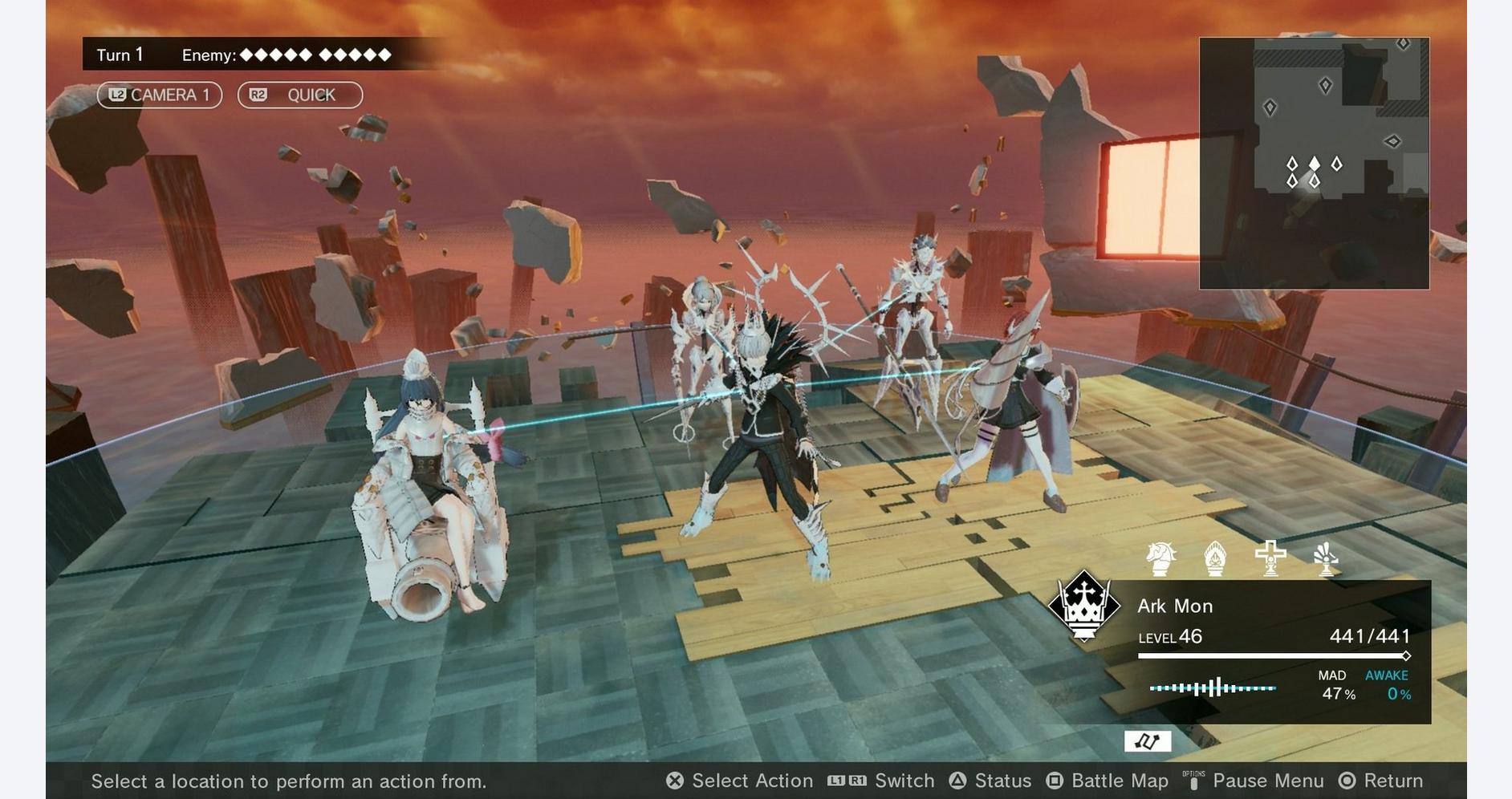Select the knight chess piece unit icon
The height and width of the screenshot is (799, 1512).
[x=1160, y=558]
